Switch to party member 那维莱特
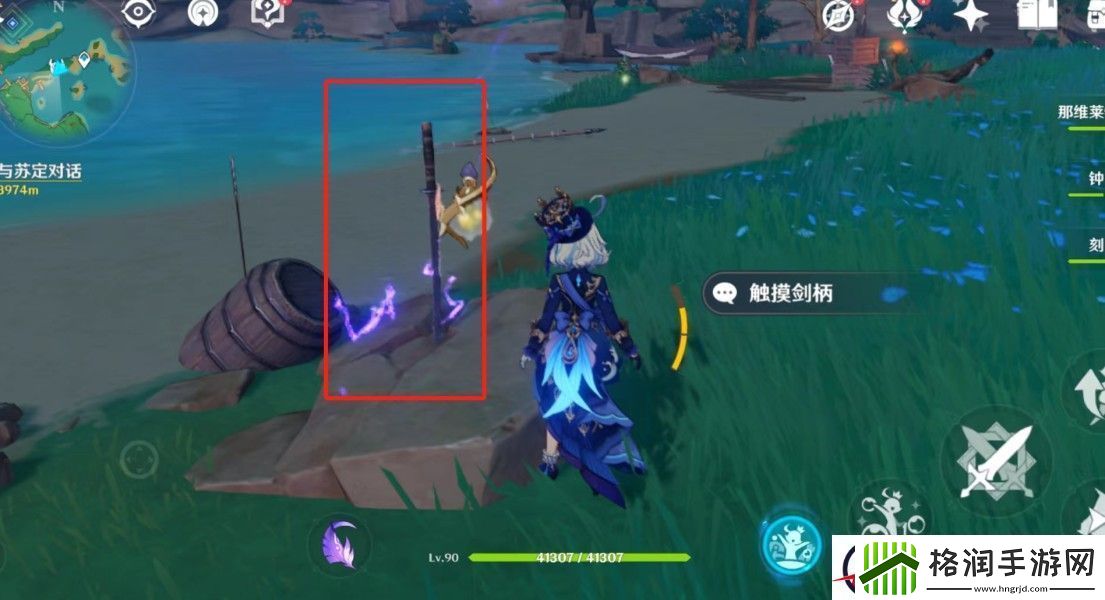The height and width of the screenshot is (600, 1105). tap(1080, 113)
